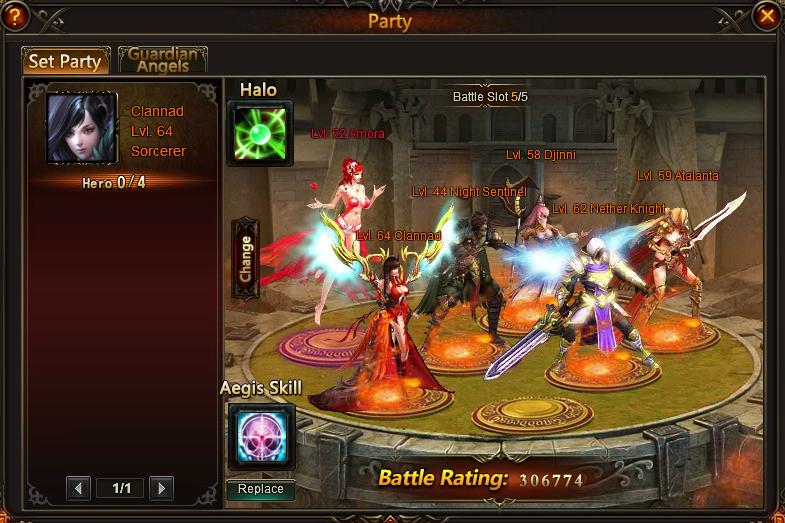Open the help question mark button
This screenshot has width=785, height=523.
[16, 16]
